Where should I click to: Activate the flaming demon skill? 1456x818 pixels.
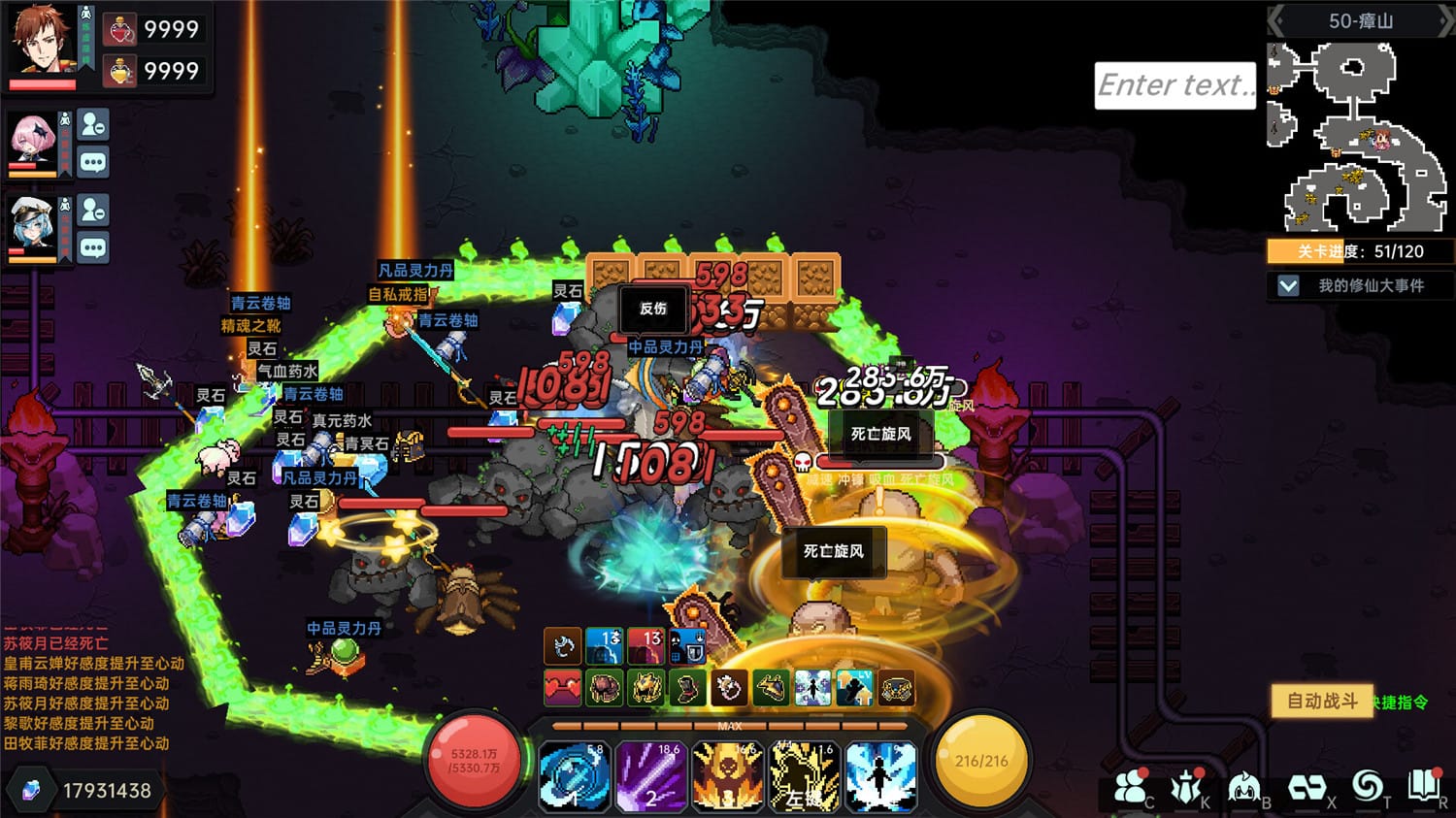click(x=727, y=775)
